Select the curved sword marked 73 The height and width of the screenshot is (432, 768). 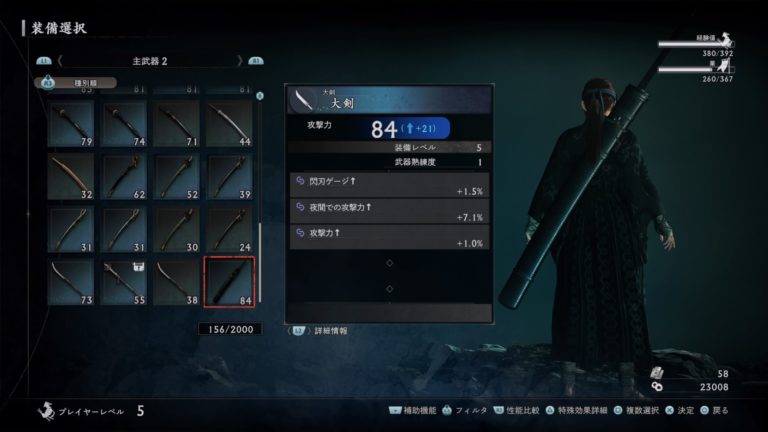71,282
